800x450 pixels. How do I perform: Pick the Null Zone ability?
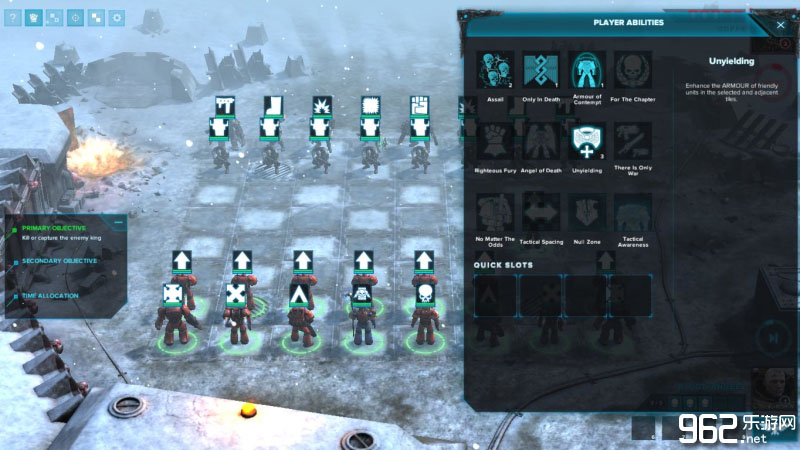[x=587, y=213]
